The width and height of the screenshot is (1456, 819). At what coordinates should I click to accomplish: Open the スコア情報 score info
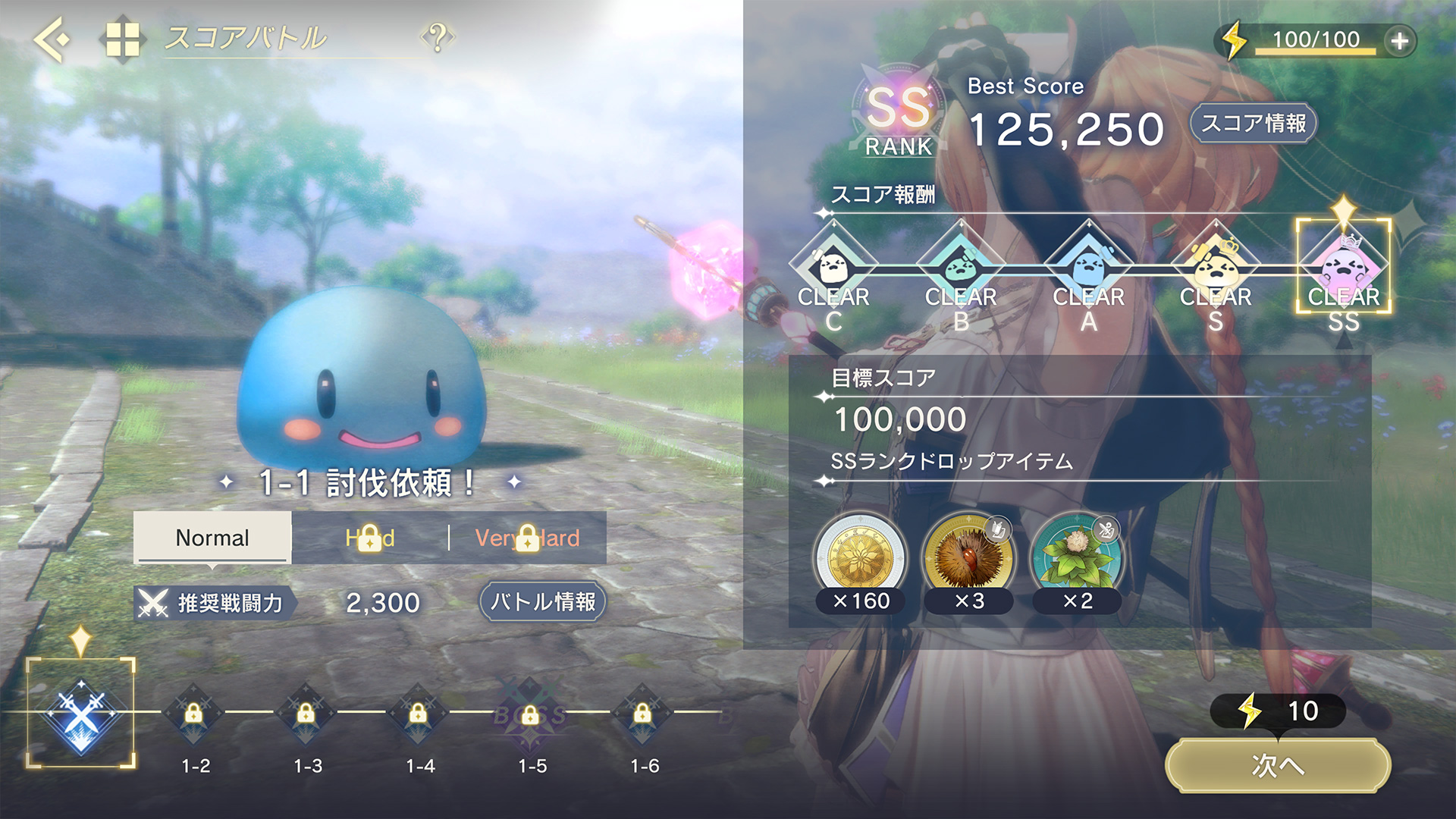point(1253,124)
